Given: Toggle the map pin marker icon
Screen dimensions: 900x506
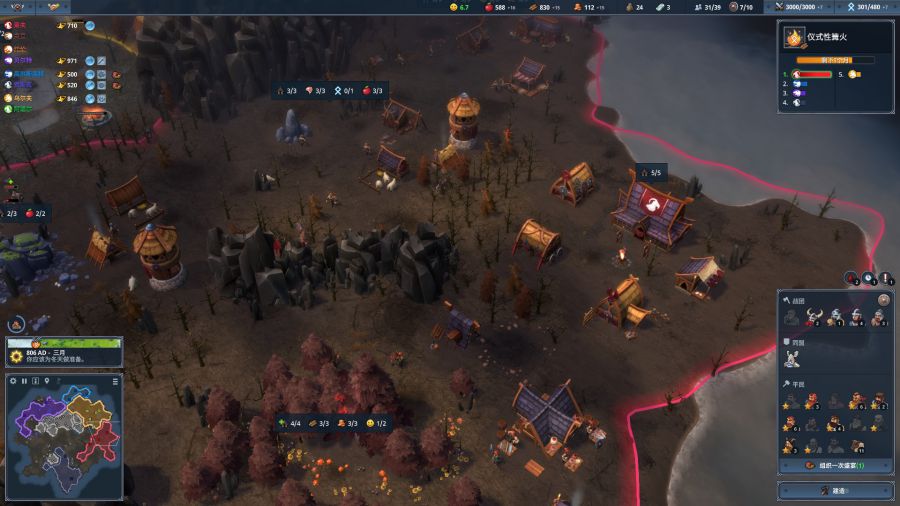Looking at the screenshot, I should [x=47, y=381].
